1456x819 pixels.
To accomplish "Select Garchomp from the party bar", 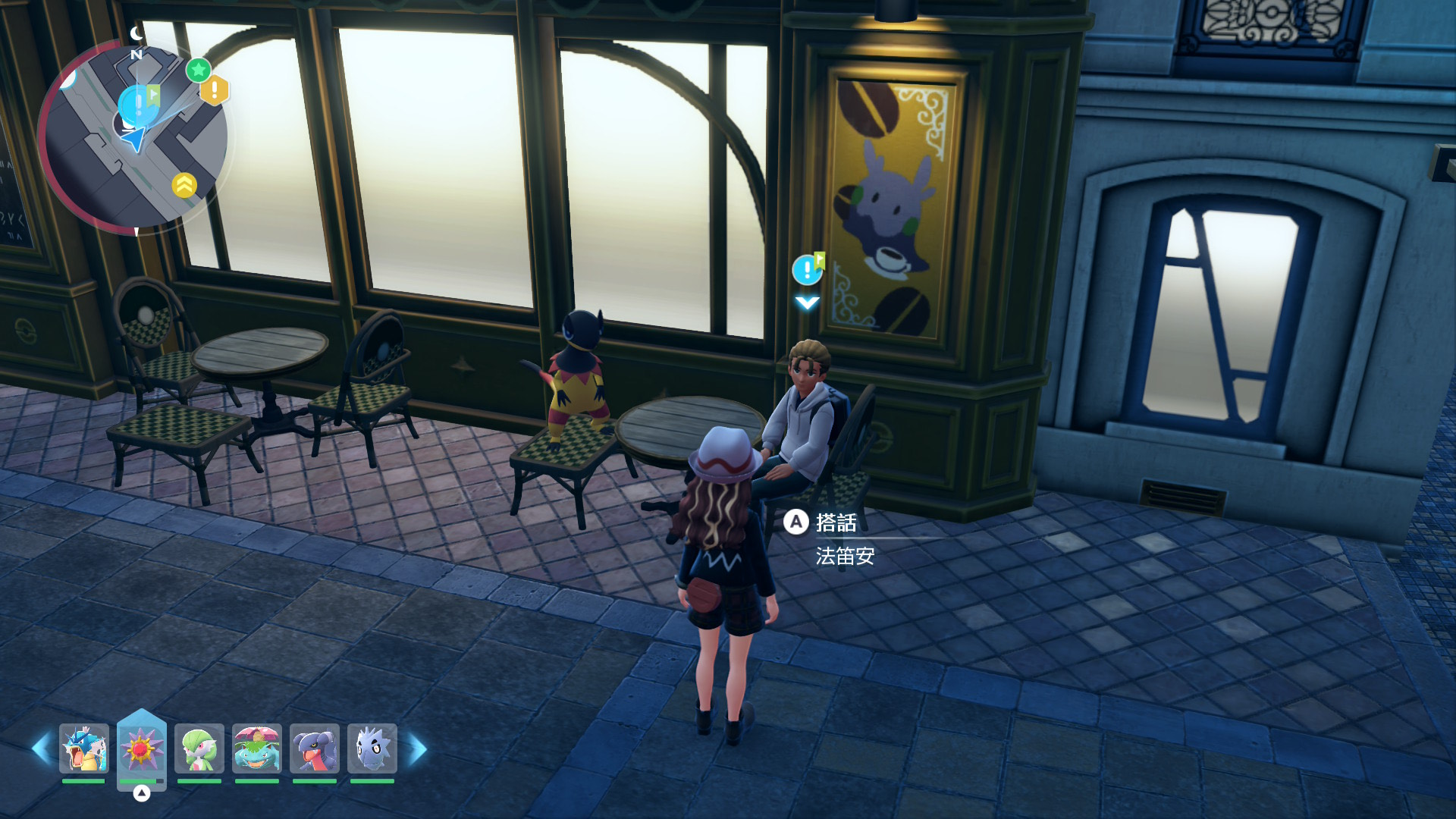I will click(x=314, y=748).
